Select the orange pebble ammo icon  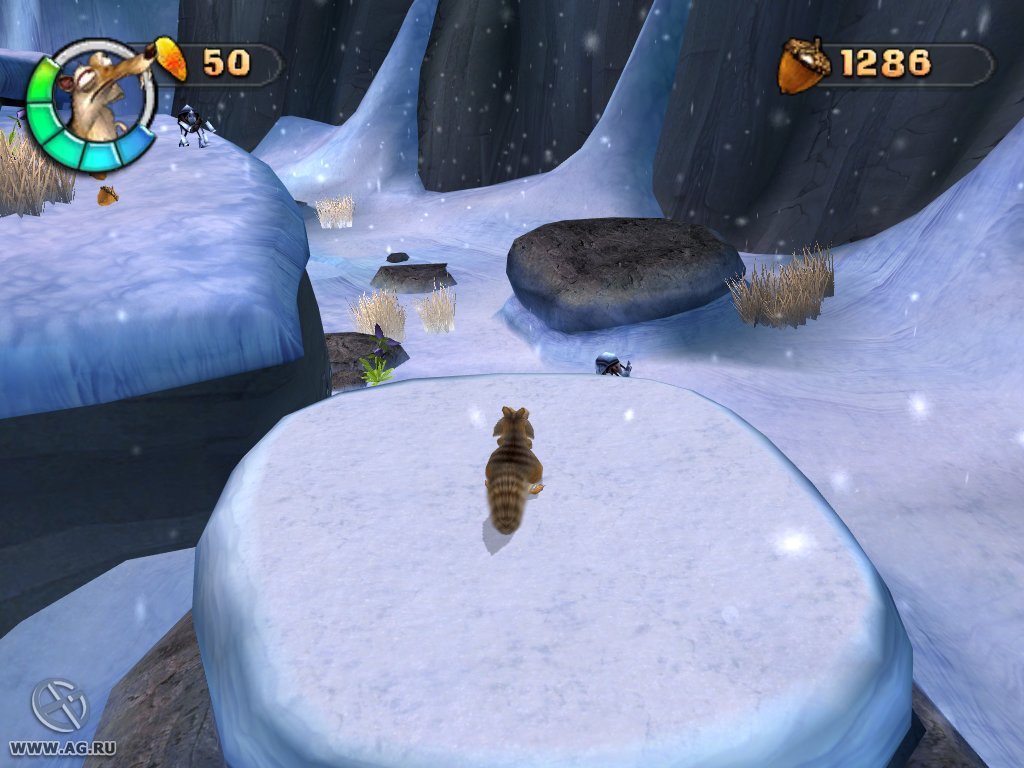tap(170, 60)
